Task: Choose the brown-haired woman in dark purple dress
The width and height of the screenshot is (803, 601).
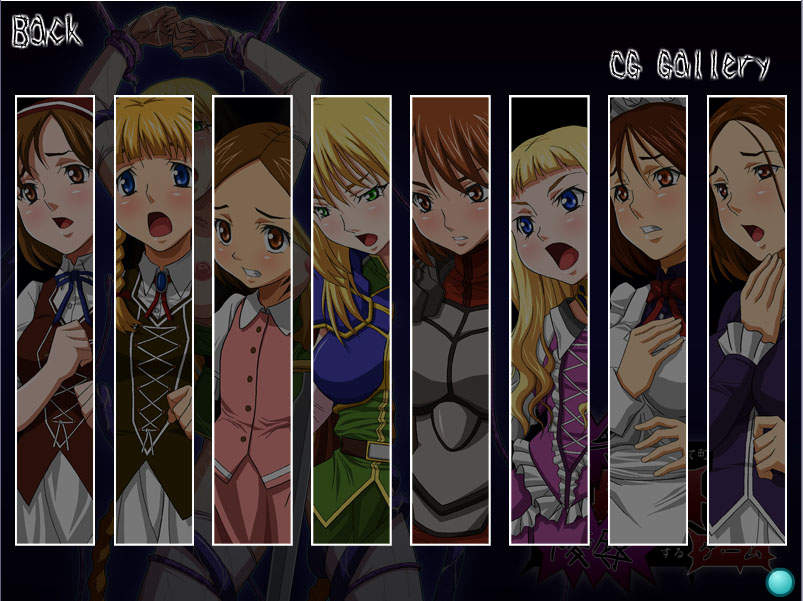Action: coord(747,320)
